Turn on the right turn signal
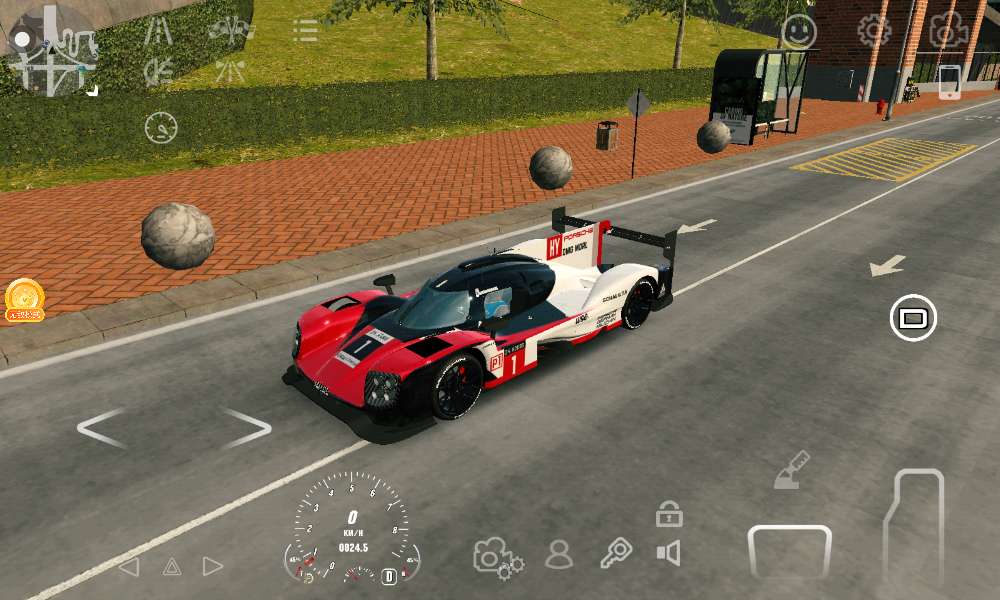The image size is (1000, 600). click(212, 567)
